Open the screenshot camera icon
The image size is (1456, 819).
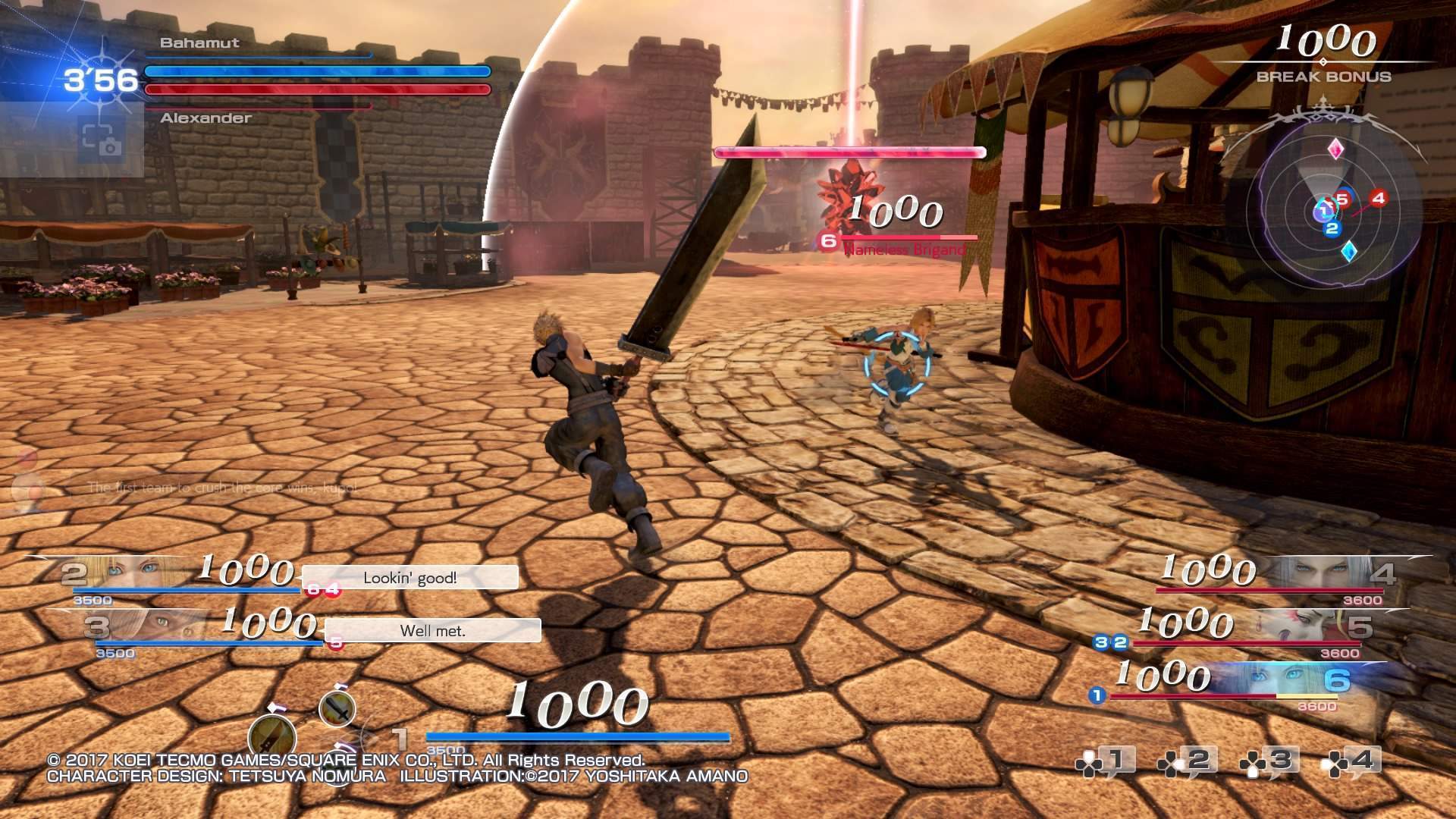101,140
